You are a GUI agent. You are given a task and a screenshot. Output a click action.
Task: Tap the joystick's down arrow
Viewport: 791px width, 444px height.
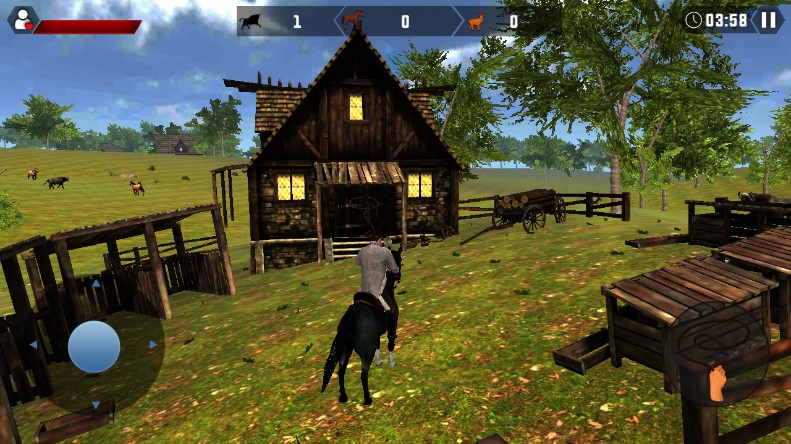tap(95, 405)
